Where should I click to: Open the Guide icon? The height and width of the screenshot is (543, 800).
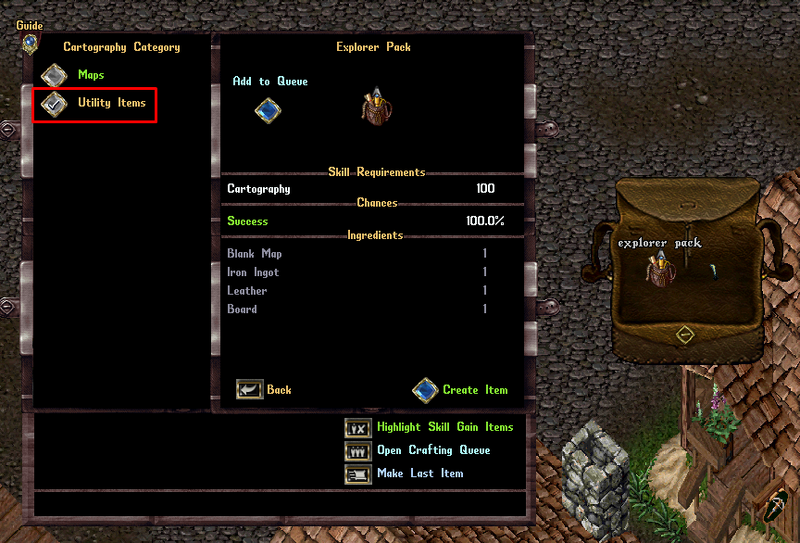(x=30, y=43)
